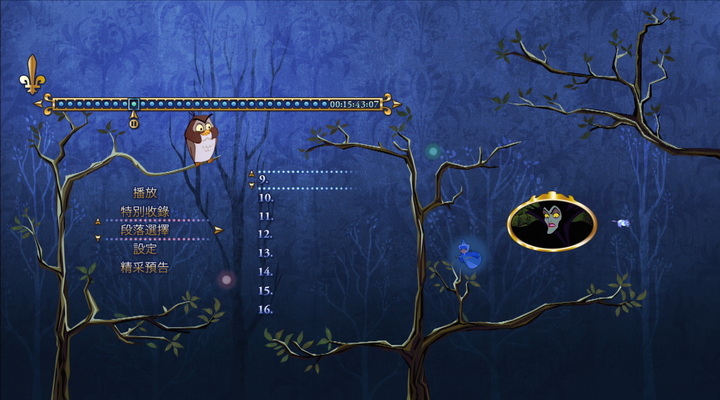Click the fleur-de-lis emblem icon
720x400 pixels.
[x=33, y=74]
